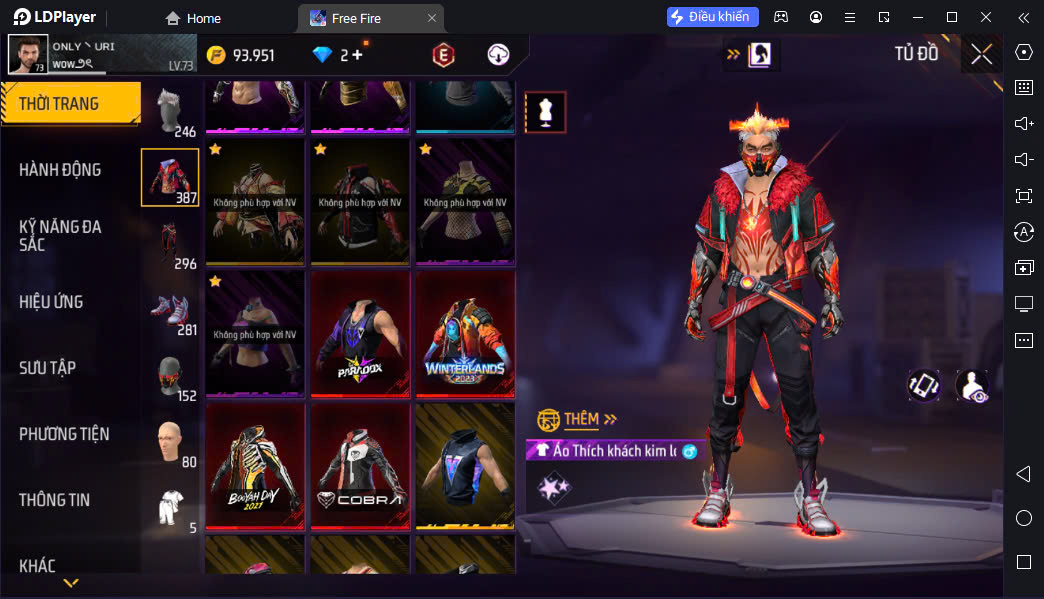The width and height of the screenshot is (1044, 599).
Task: Select the mask subcategory with 152 items
Action: click(170, 376)
